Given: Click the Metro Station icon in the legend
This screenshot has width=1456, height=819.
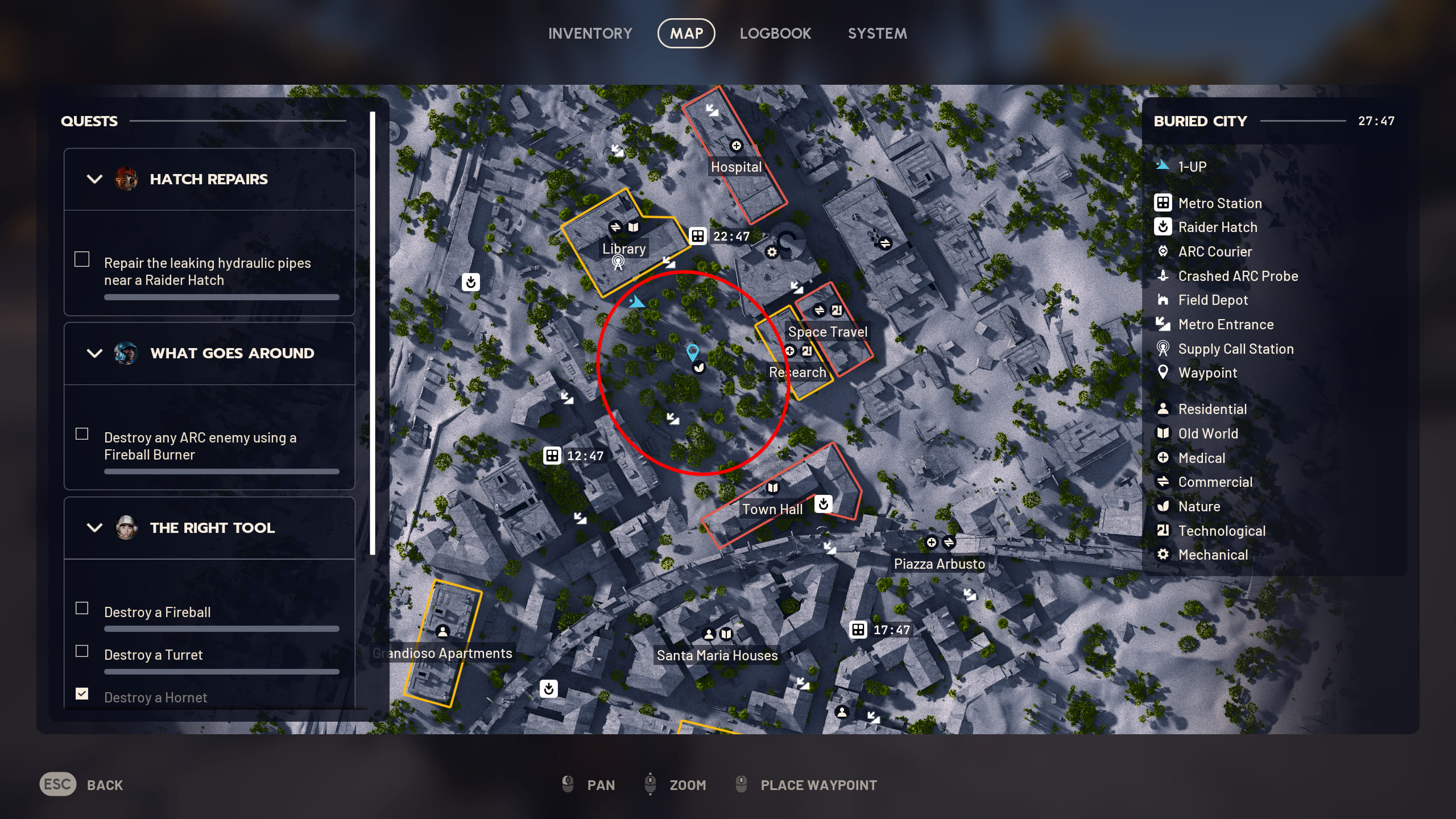Looking at the screenshot, I should point(1164,203).
